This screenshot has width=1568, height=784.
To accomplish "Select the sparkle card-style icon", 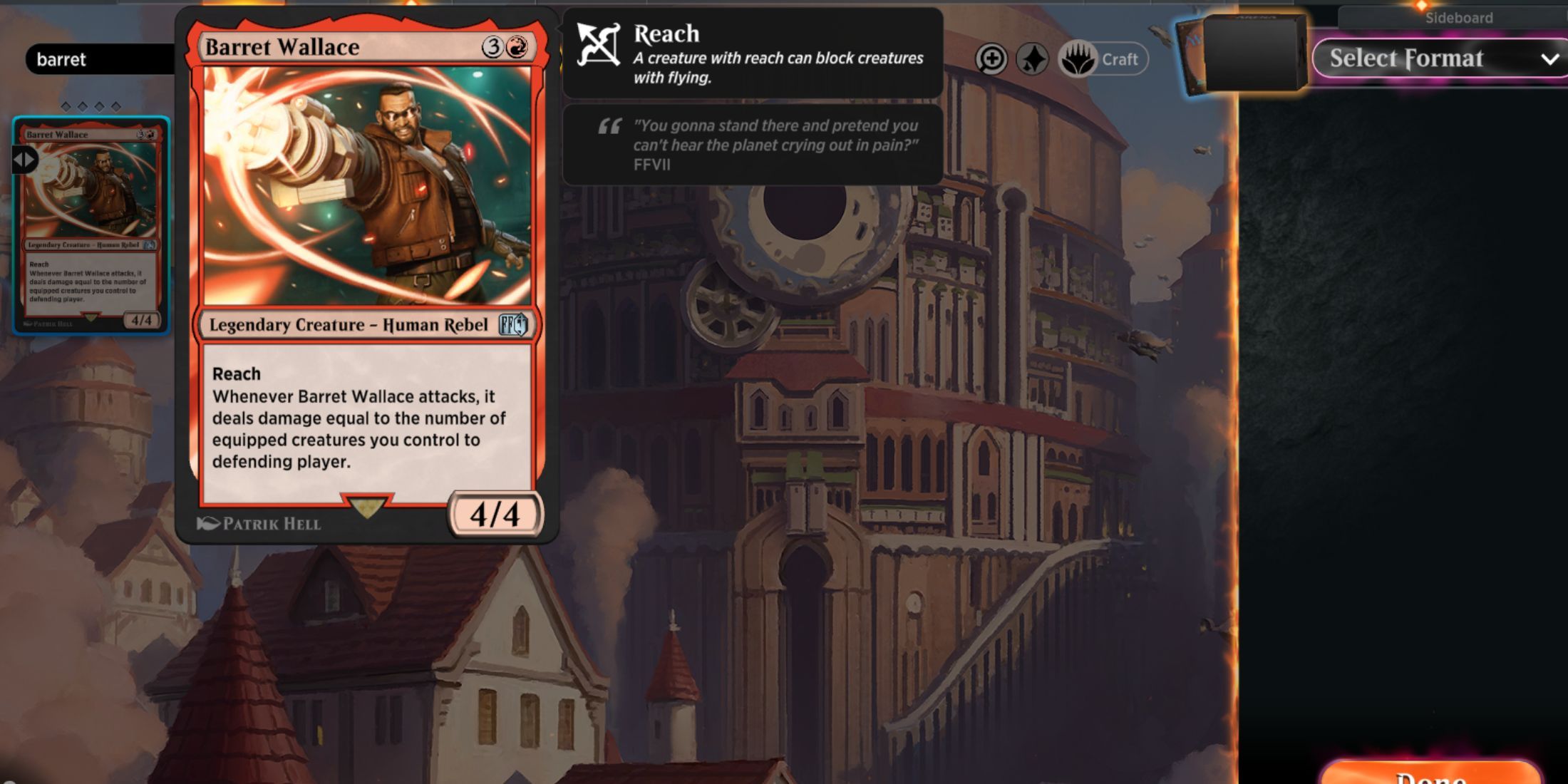I will [x=1034, y=59].
